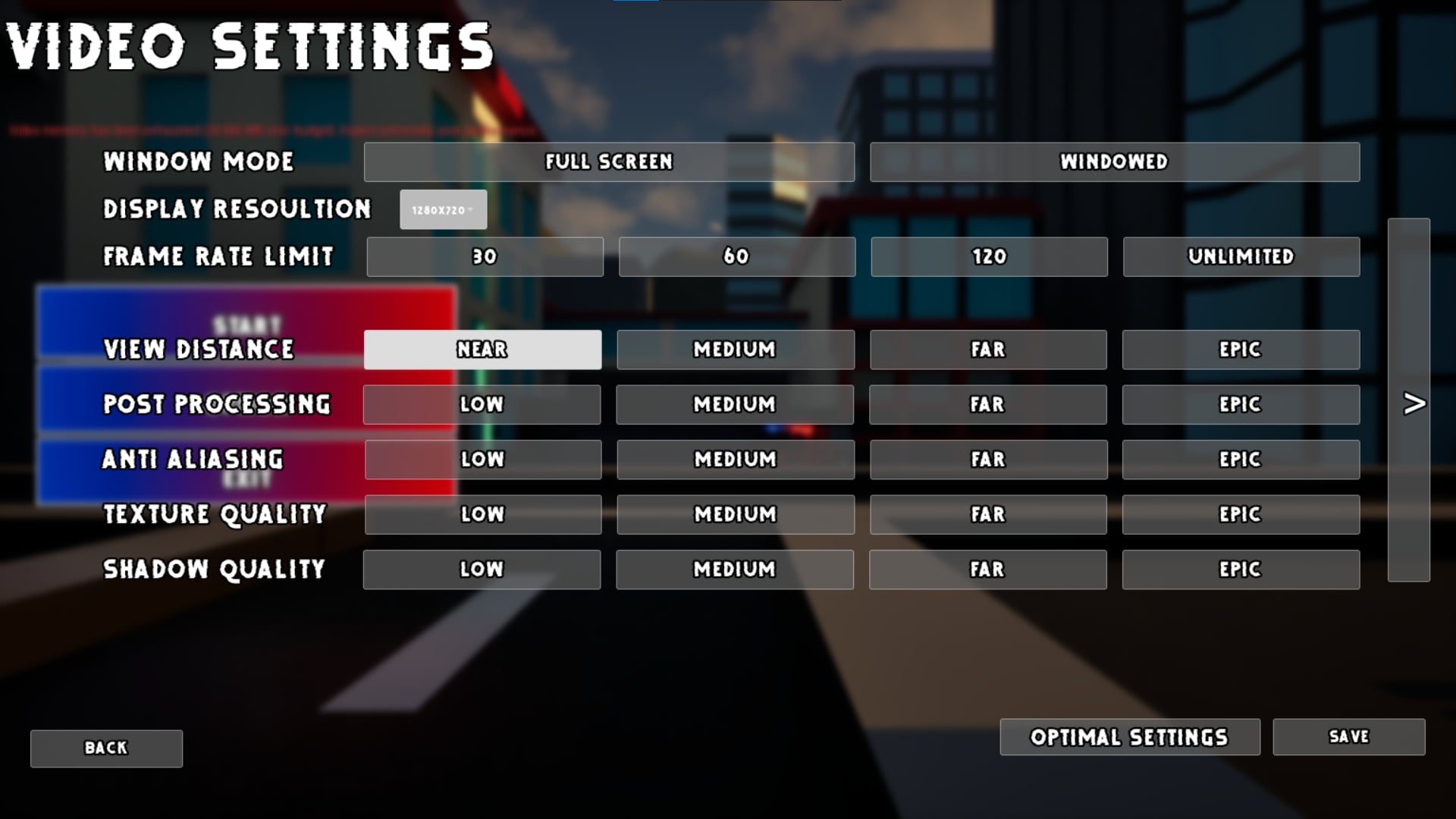This screenshot has width=1456, height=819.
Task: Choose 120 frame rate limit
Action: pos(989,256)
